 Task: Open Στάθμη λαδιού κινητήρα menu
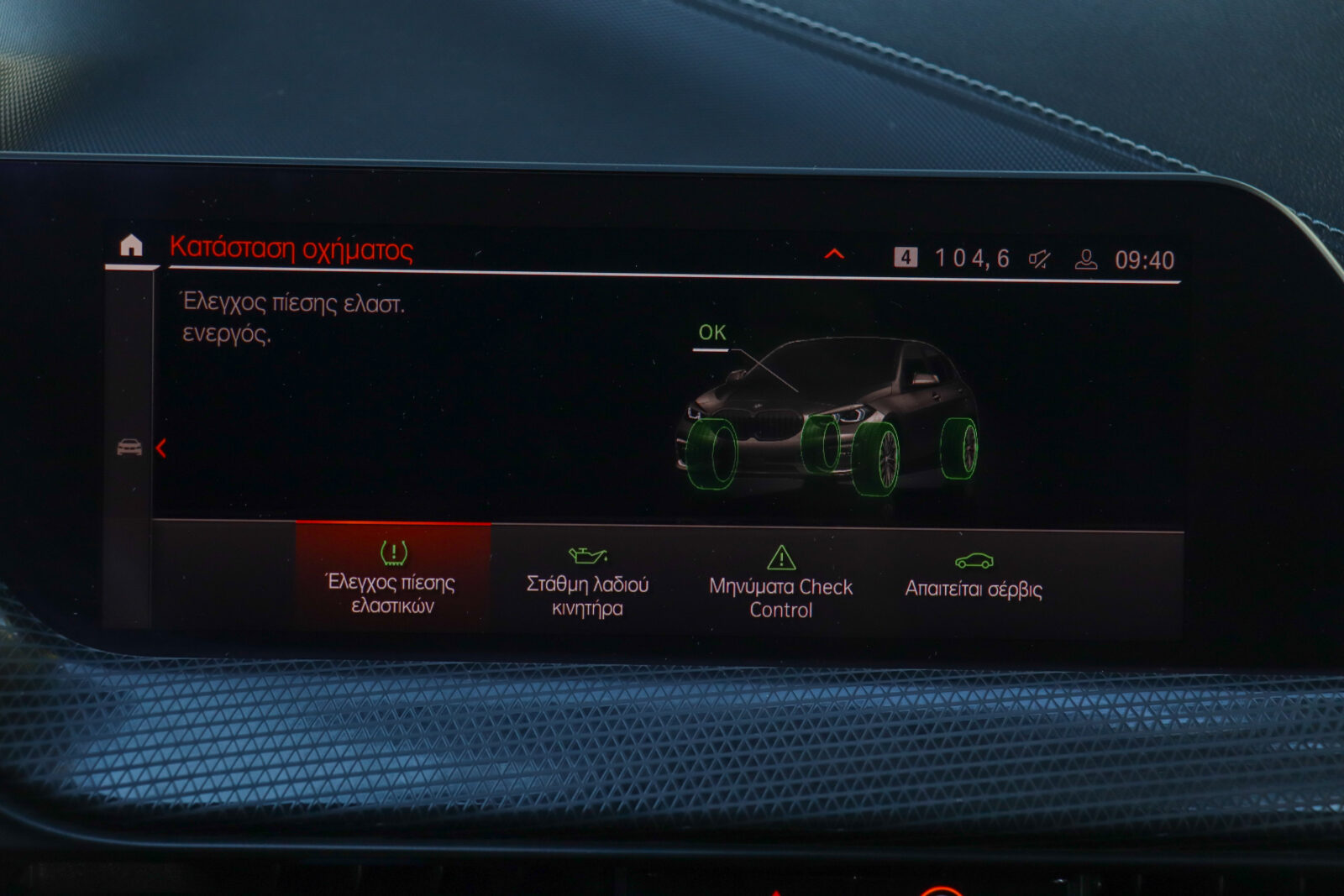[587, 581]
